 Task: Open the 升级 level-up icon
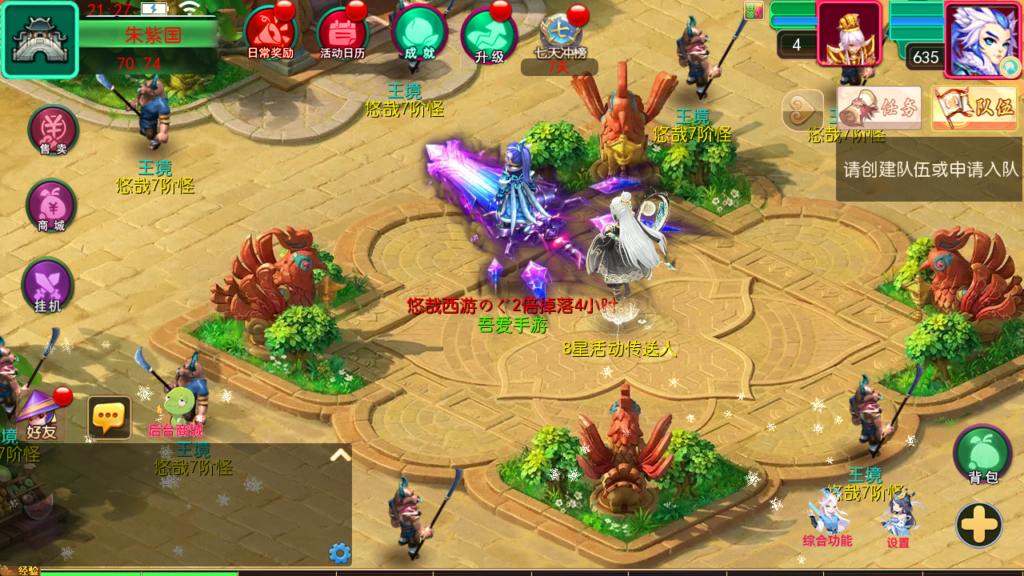488,34
